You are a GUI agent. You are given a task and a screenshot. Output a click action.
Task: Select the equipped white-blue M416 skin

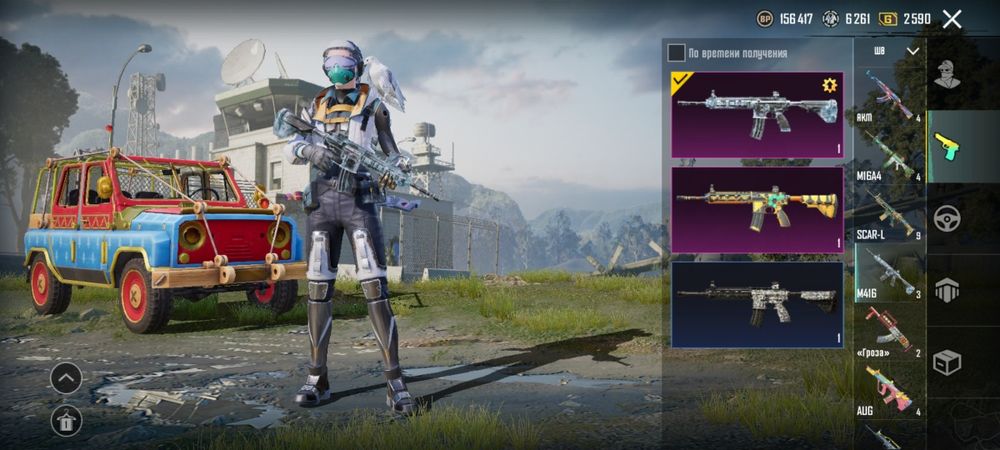(757, 114)
